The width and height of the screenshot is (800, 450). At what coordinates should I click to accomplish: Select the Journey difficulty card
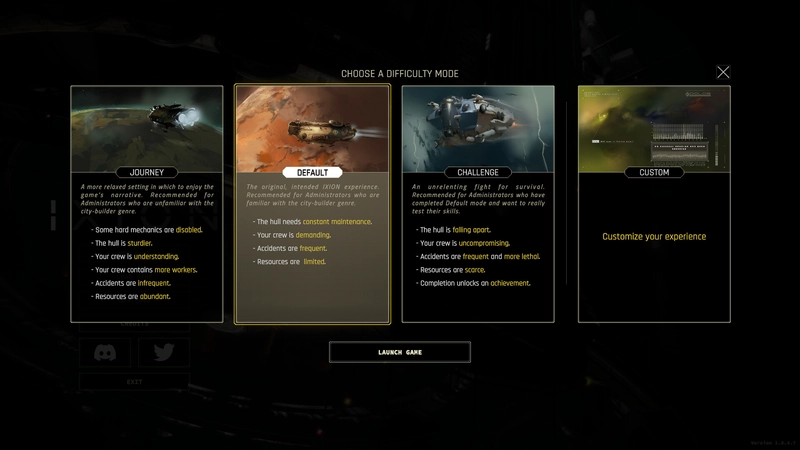pos(147,204)
